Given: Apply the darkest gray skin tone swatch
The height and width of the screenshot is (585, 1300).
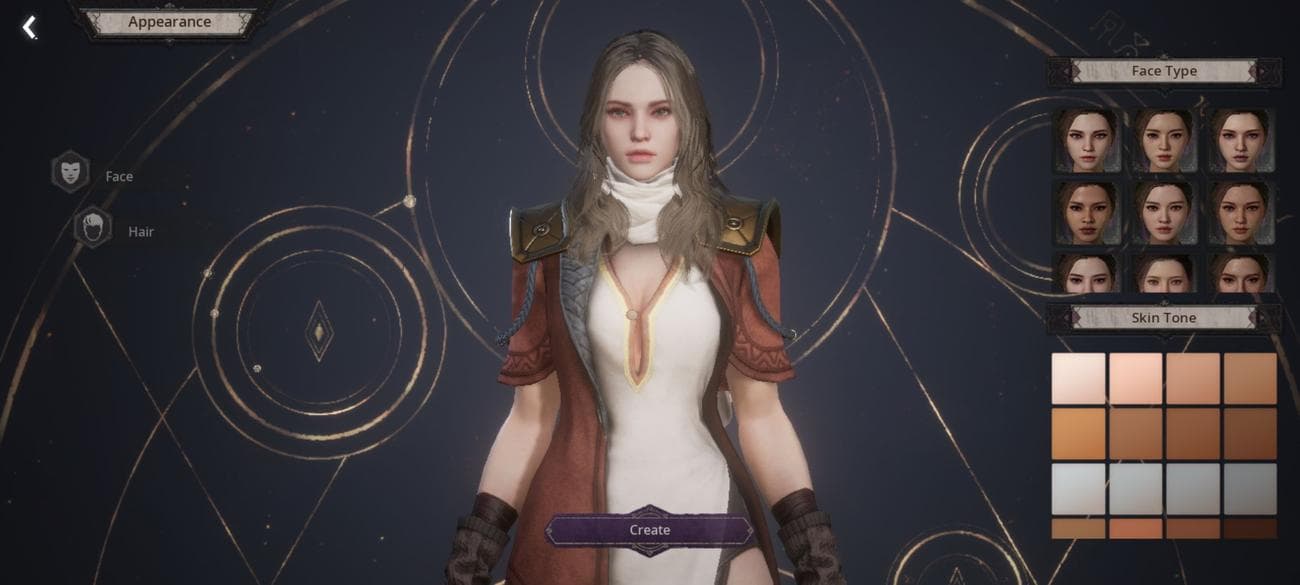Looking at the screenshot, I should point(1250,489).
